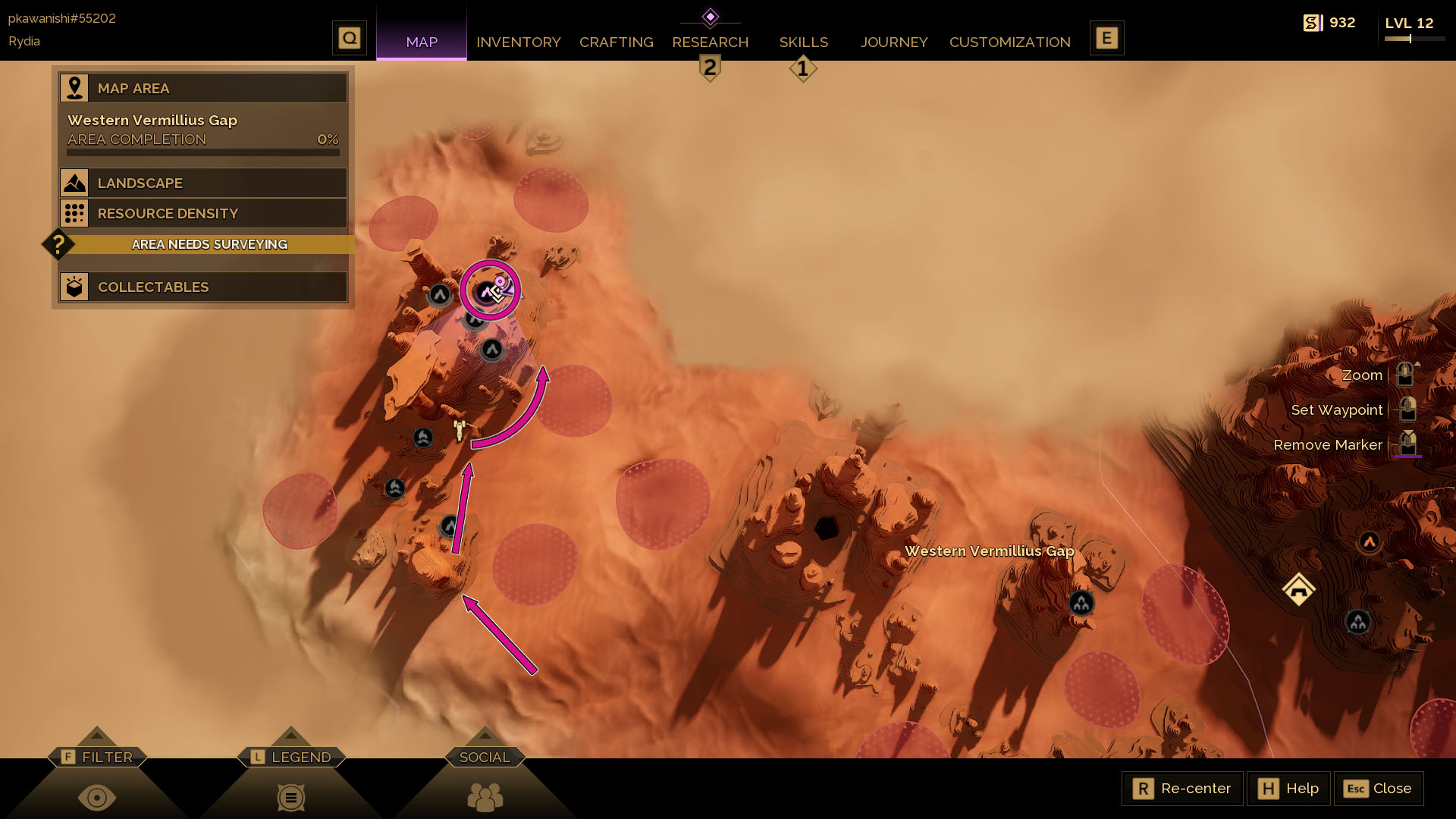Expand the FILTER panel chevron
Screen dimensions: 1456x819
click(97, 734)
